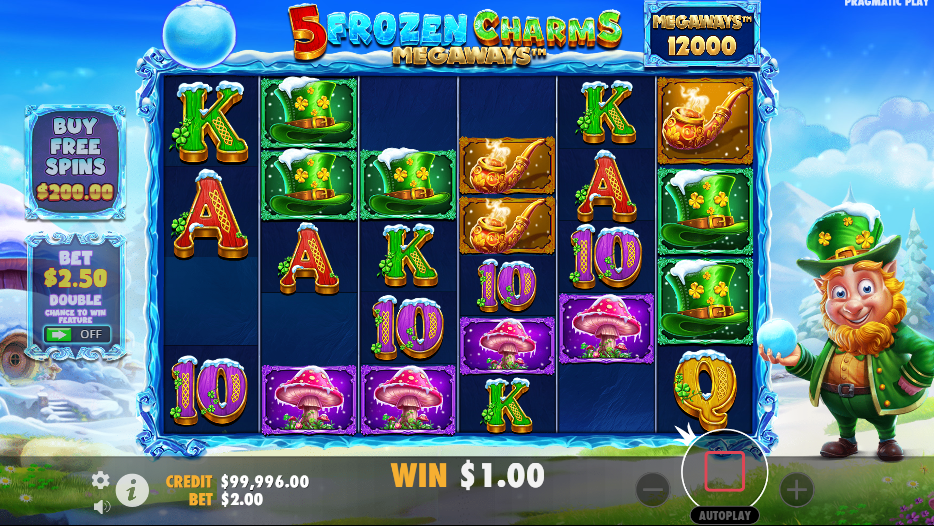This screenshot has height=526, width=934.
Task: Open the Buy Free Spins offer
Action: (75, 160)
